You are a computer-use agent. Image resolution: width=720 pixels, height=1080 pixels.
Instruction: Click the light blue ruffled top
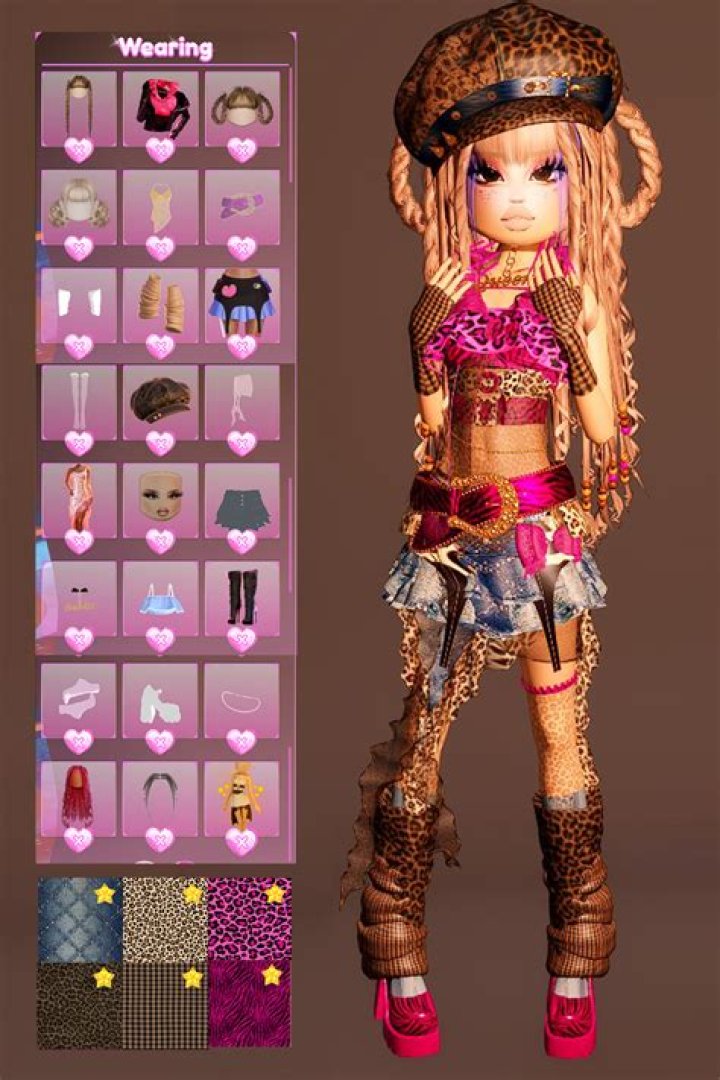(x=160, y=598)
